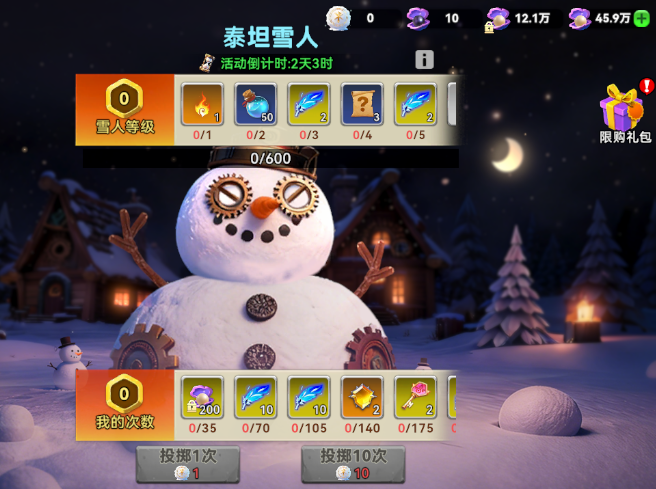Select the fire reward at 0/1

[x=200, y=104]
